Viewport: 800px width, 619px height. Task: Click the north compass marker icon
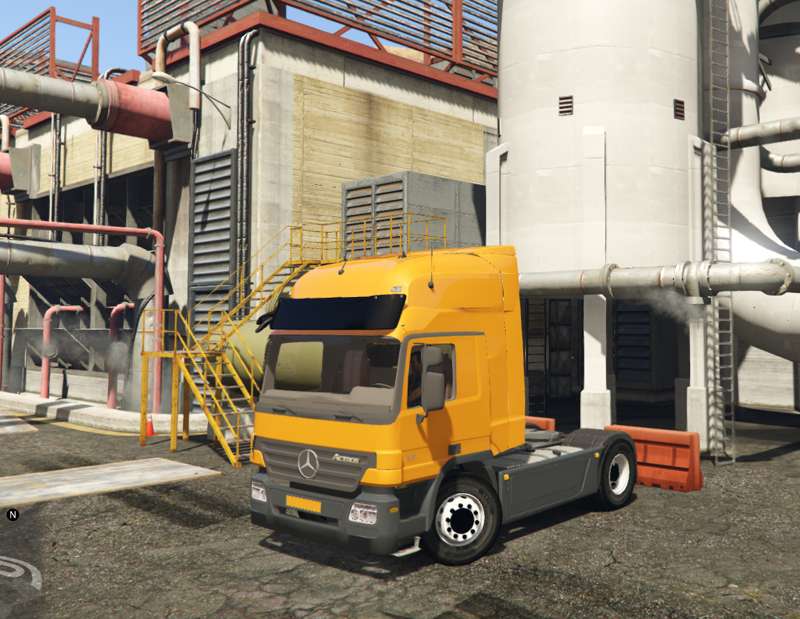(13, 515)
